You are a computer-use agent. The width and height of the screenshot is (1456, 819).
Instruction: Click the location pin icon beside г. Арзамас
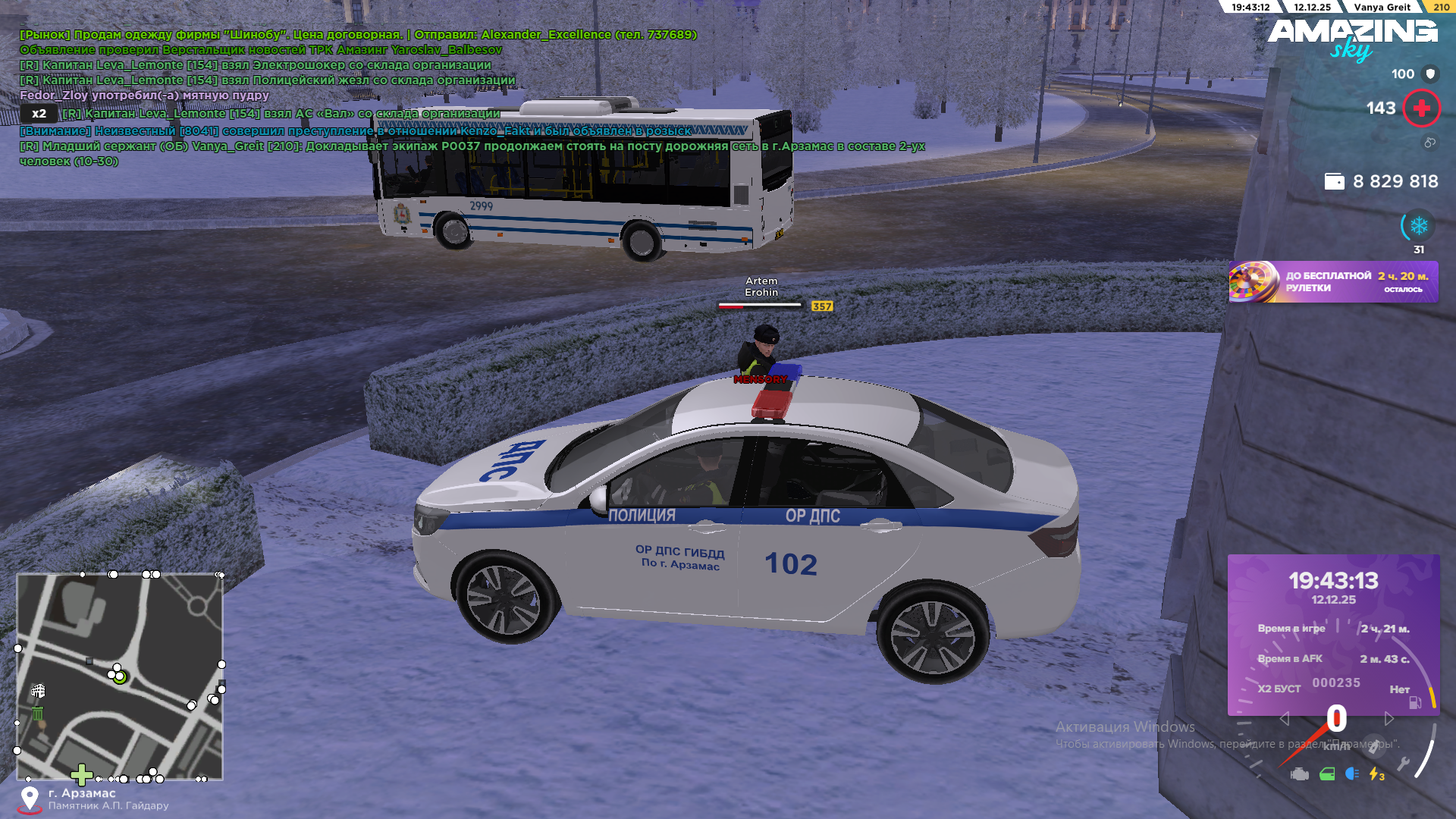click(x=30, y=799)
